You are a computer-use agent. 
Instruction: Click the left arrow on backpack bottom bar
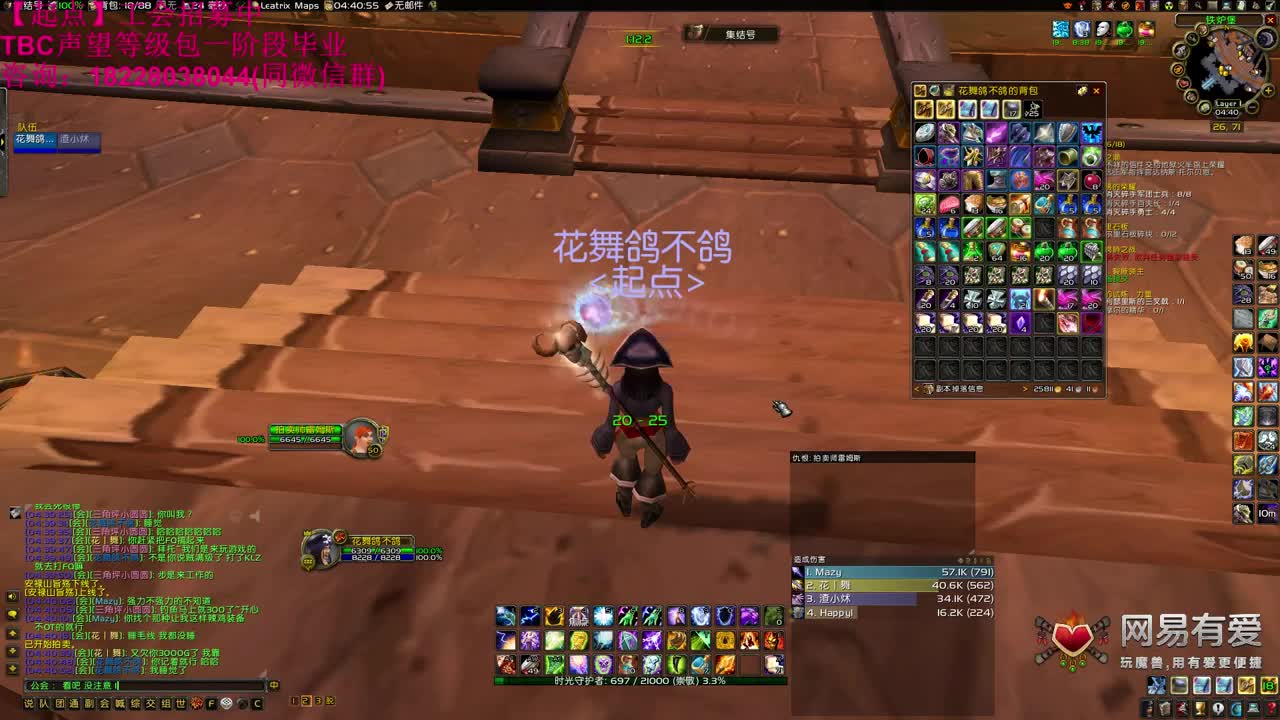point(916,389)
